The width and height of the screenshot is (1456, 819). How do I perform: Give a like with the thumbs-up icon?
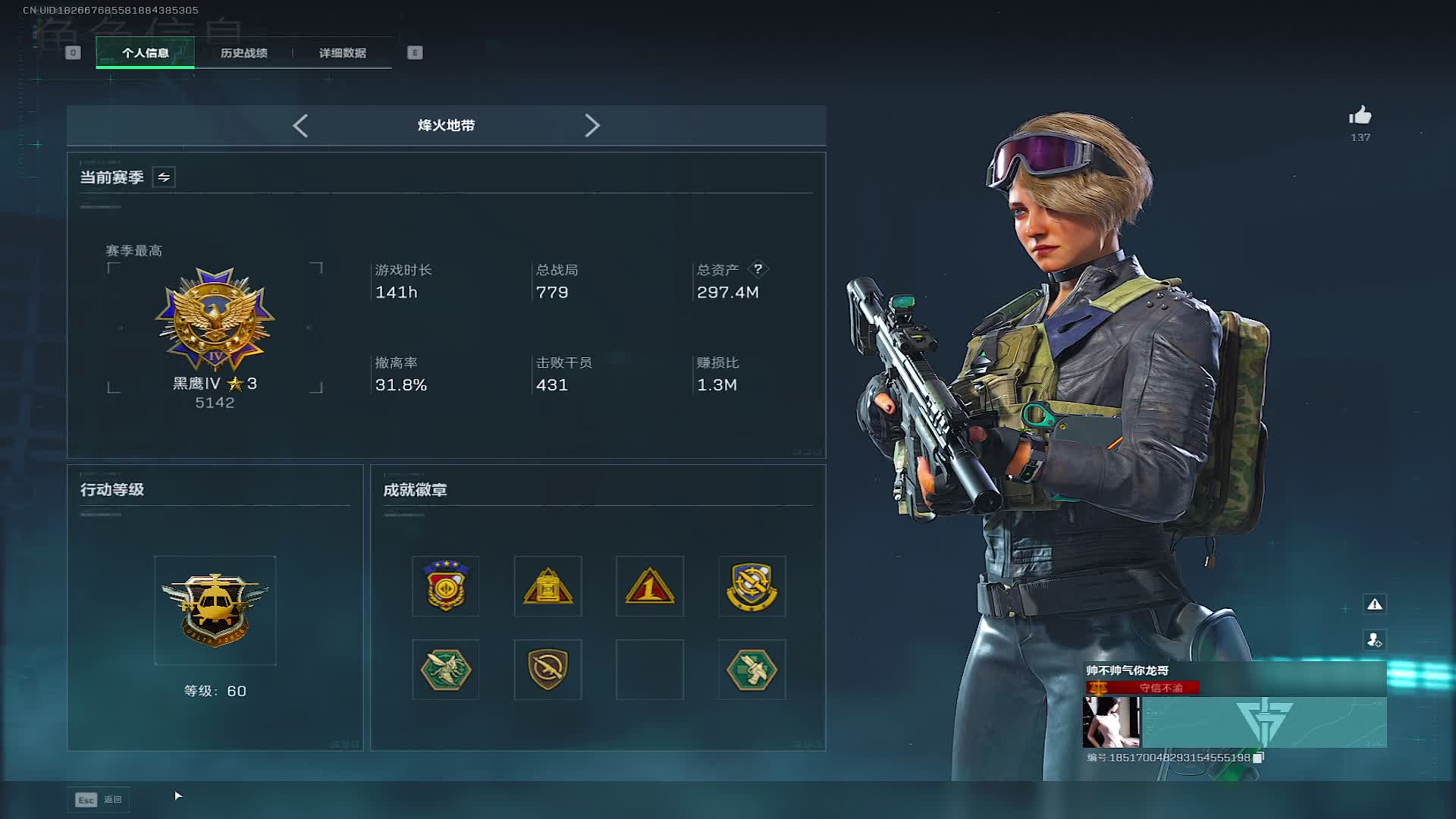click(1360, 116)
